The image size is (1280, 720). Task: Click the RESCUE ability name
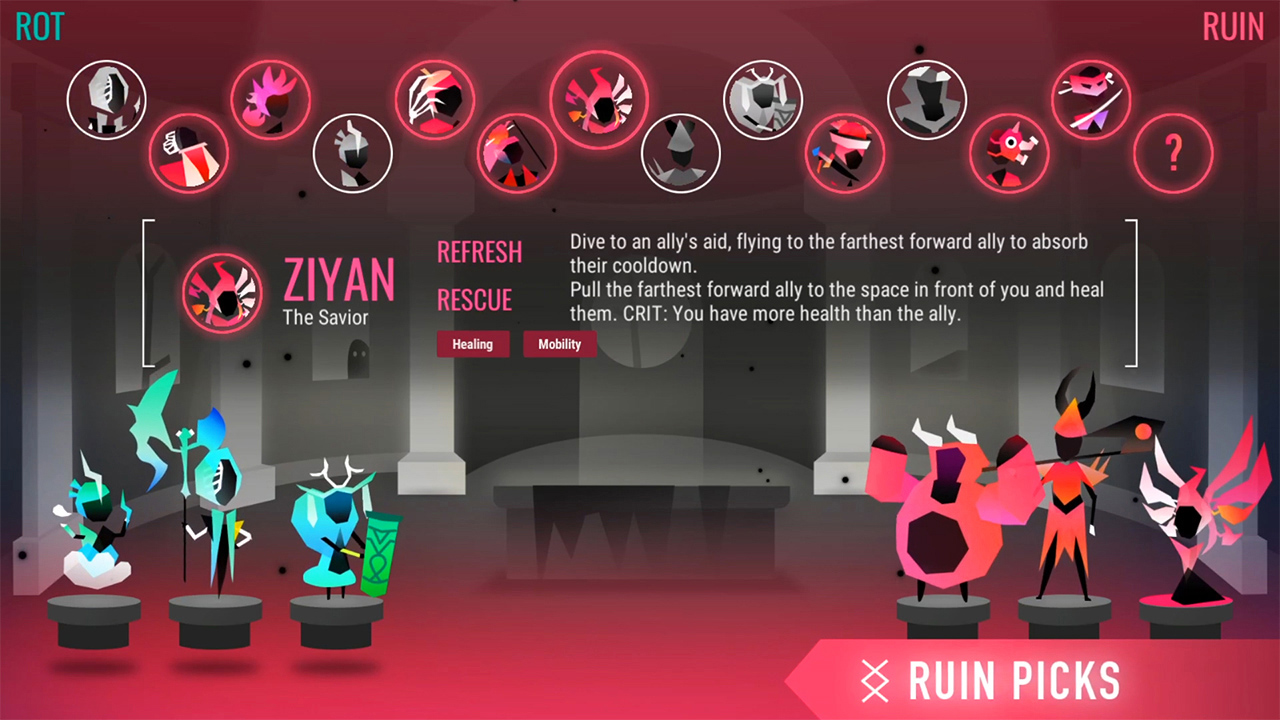pos(475,300)
